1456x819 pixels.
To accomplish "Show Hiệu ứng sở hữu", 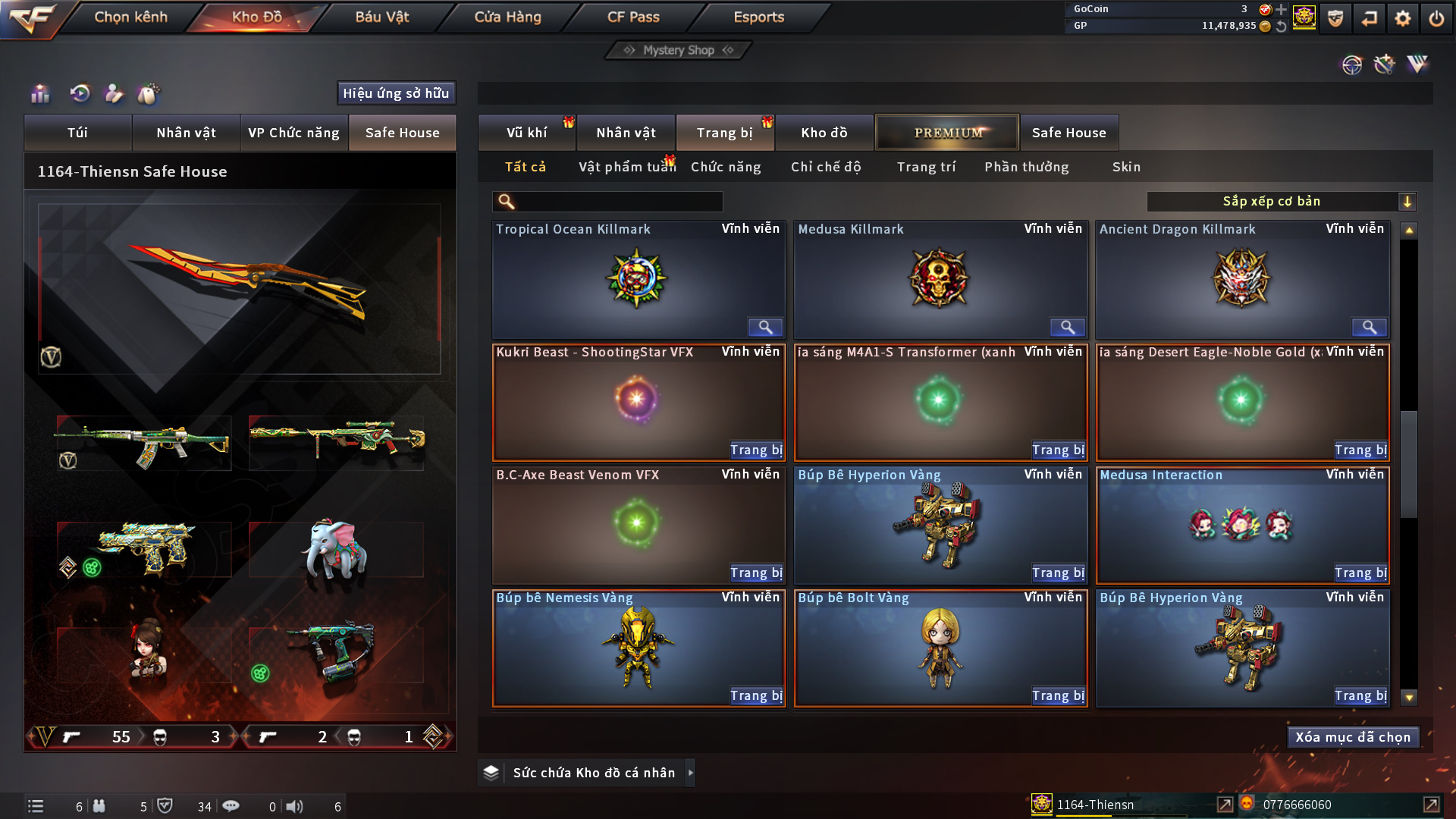I will 396,93.
